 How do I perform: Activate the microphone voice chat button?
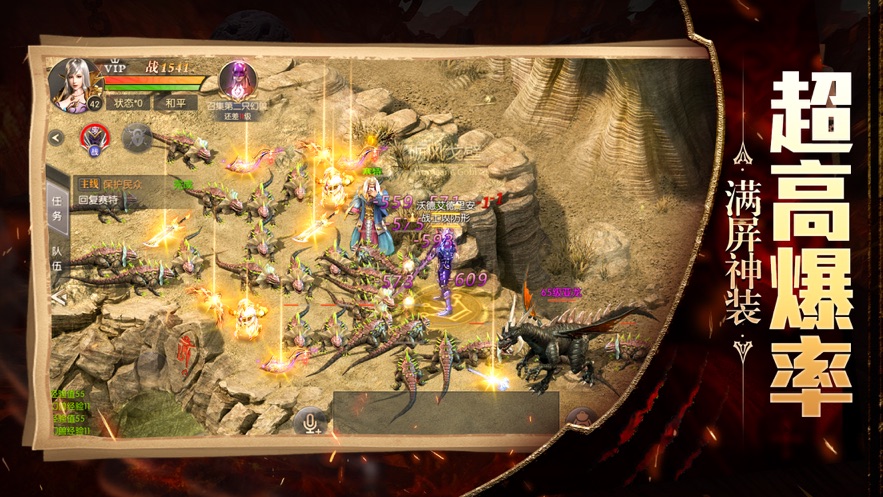pos(312,422)
